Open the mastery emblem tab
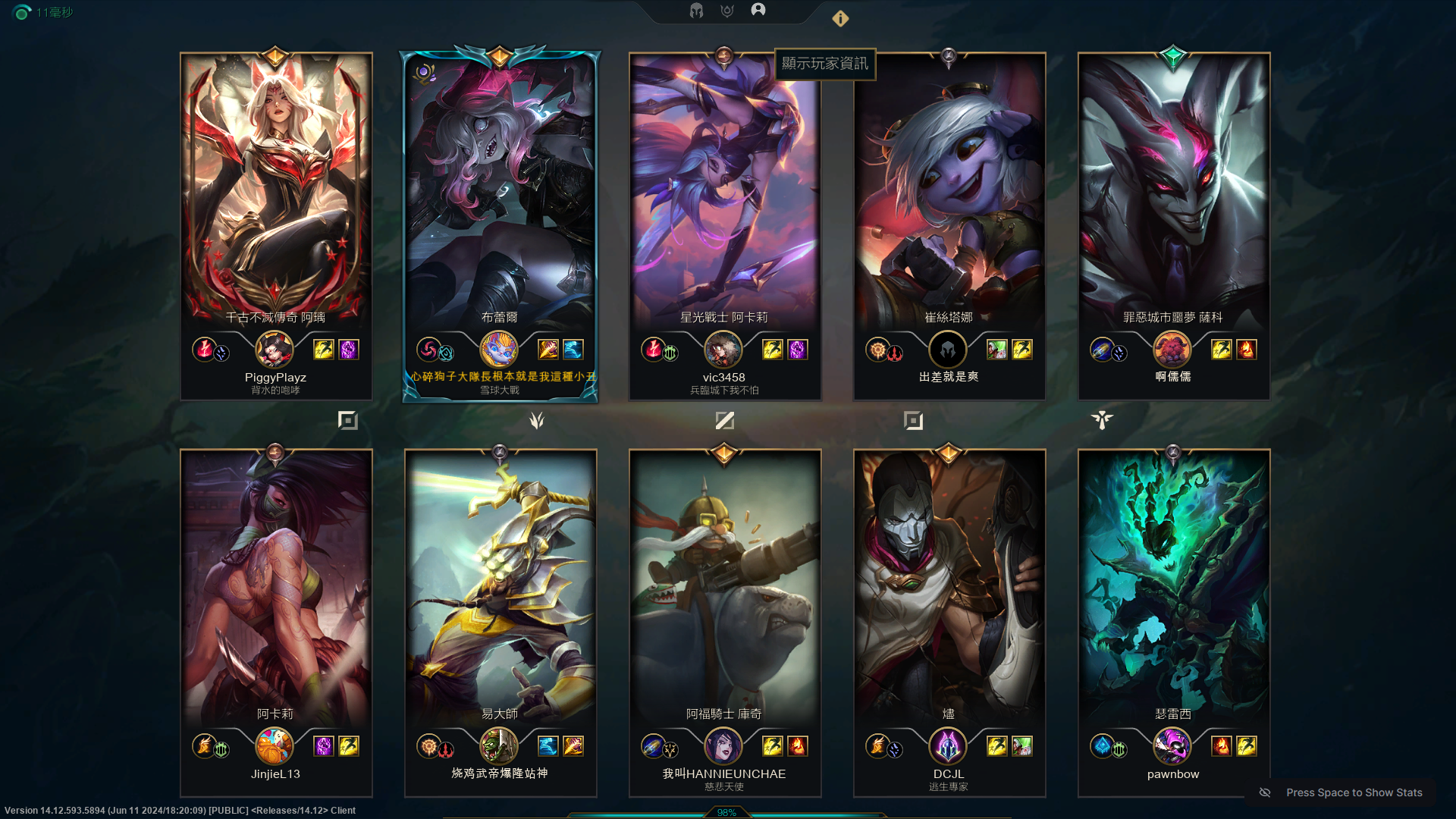This screenshot has height=819, width=1456. [x=727, y=11]
